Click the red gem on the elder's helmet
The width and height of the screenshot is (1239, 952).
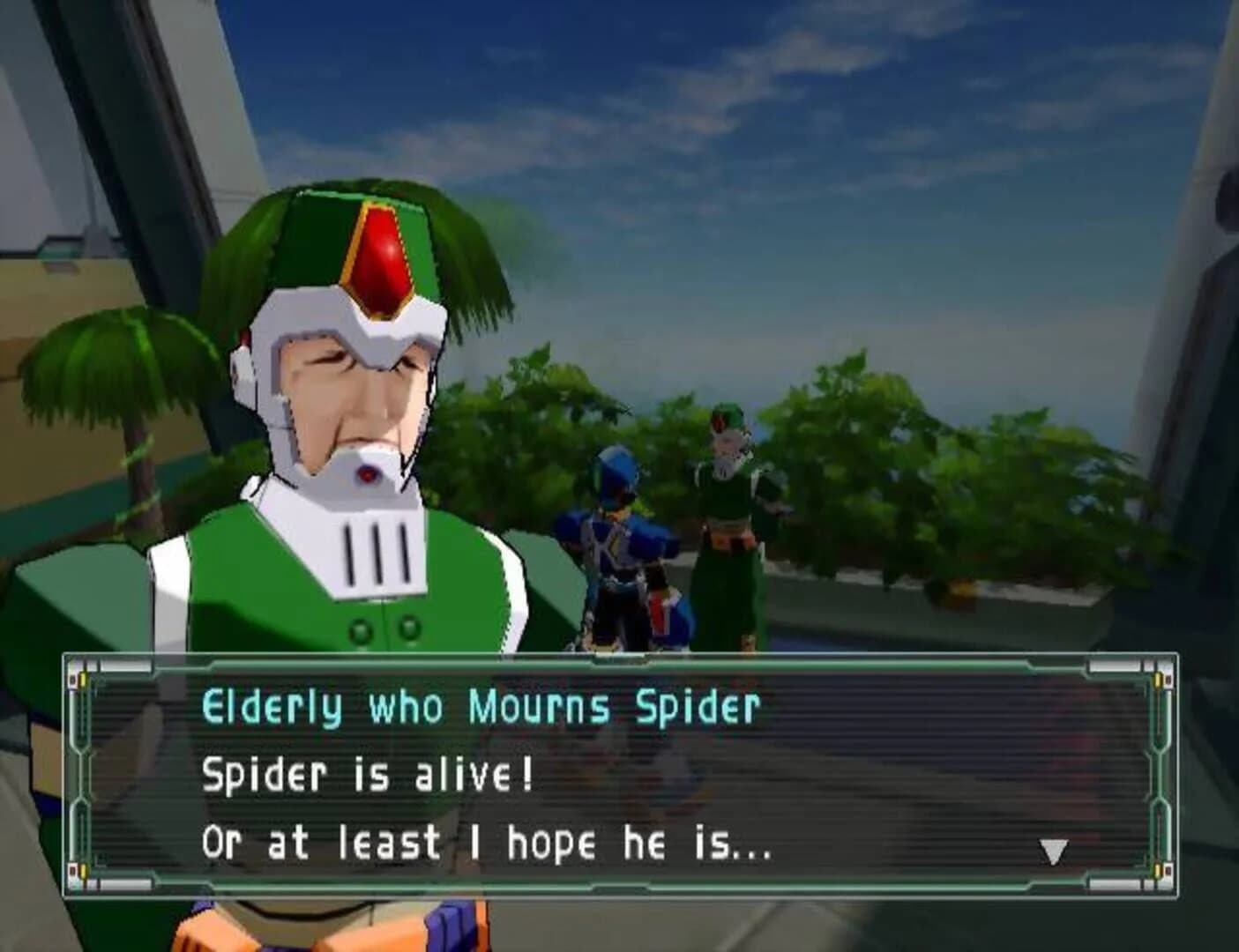(380, 256)
